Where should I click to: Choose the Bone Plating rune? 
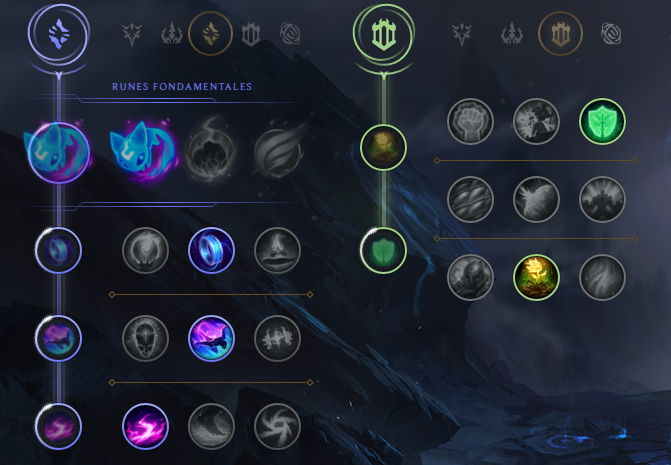[x=601, y=199]
